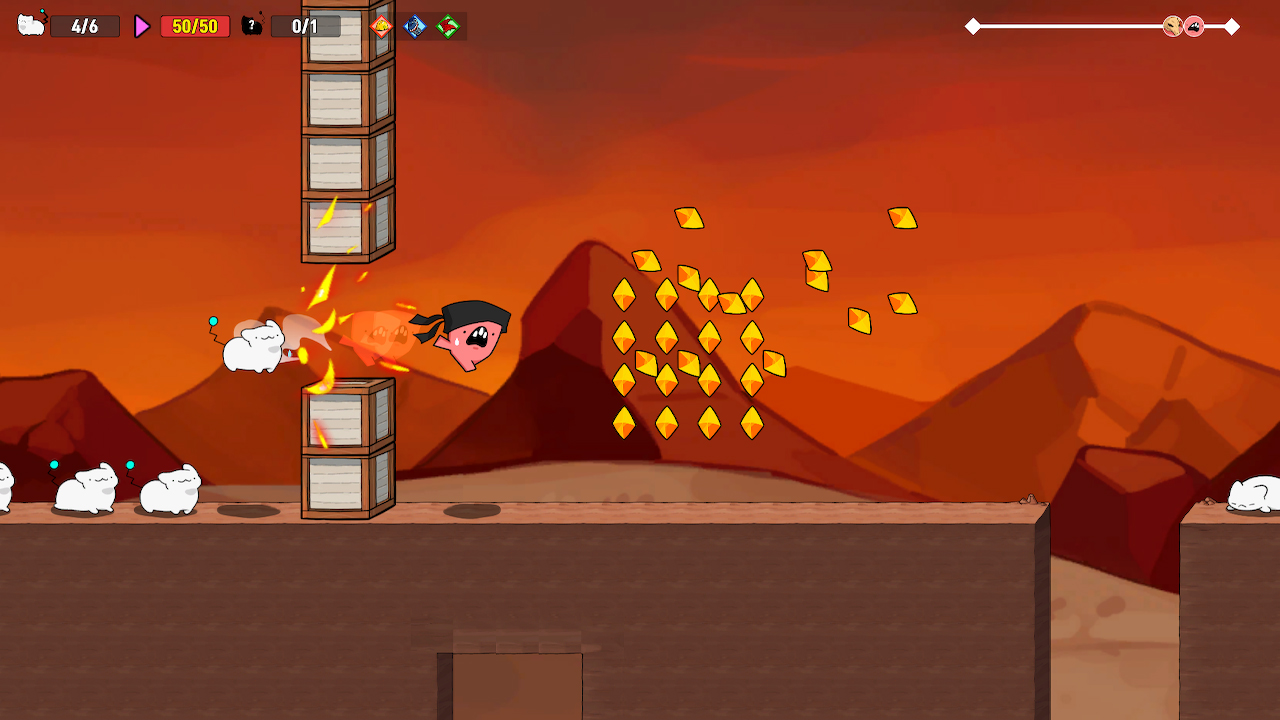Click the black cat marker on the progress bar

coord(1195,28)
